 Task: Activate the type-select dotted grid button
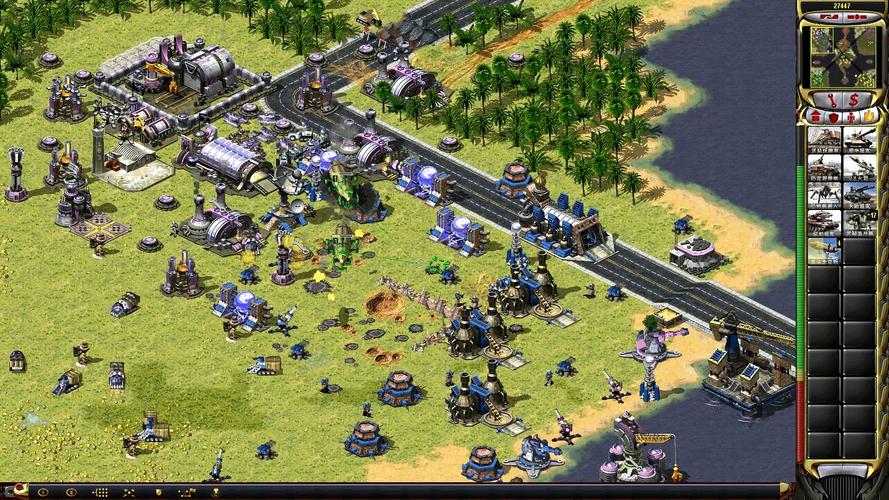(x=99, y=492)
